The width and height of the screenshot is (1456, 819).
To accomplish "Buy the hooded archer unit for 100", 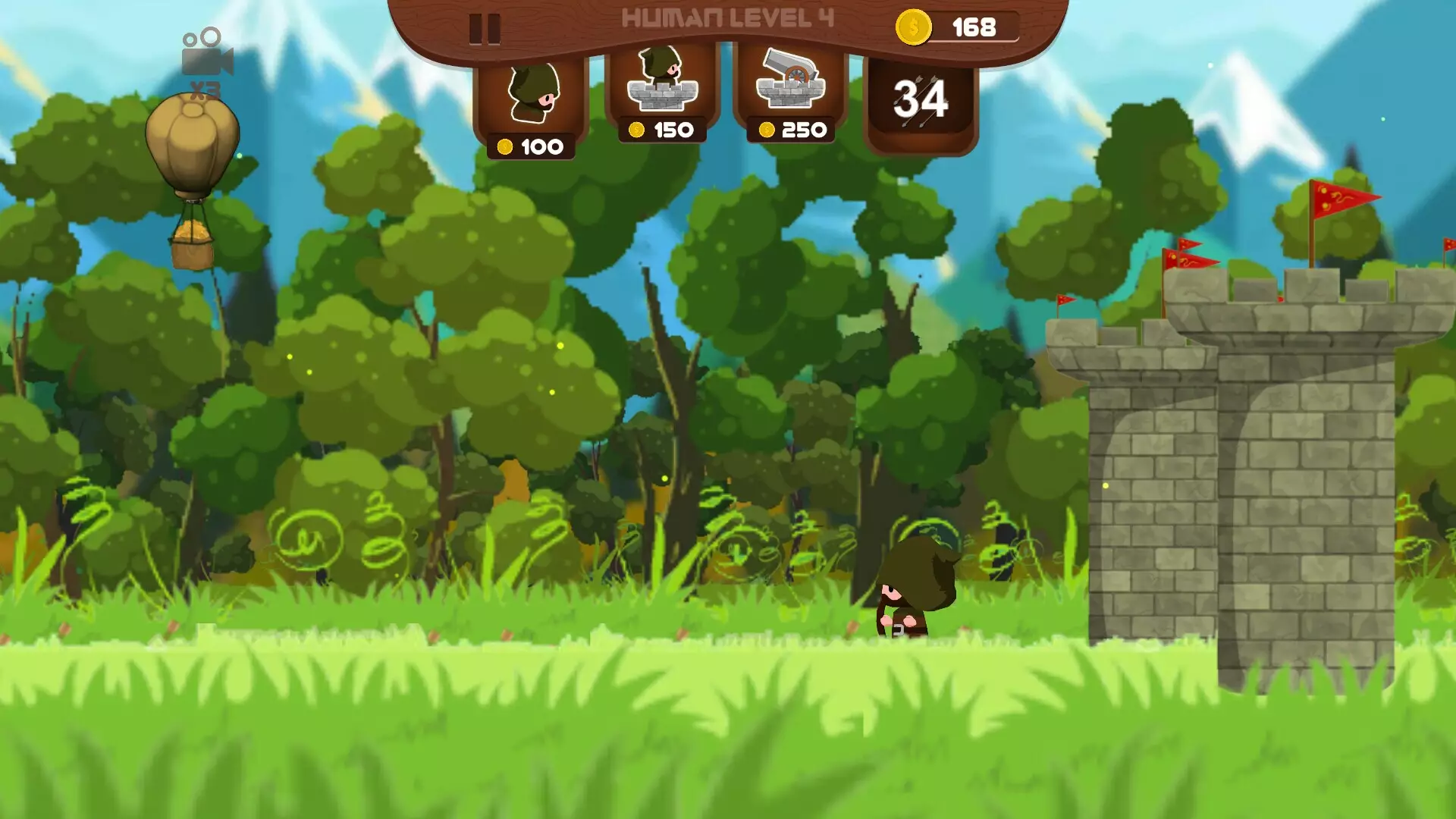I will coord(532,106).
